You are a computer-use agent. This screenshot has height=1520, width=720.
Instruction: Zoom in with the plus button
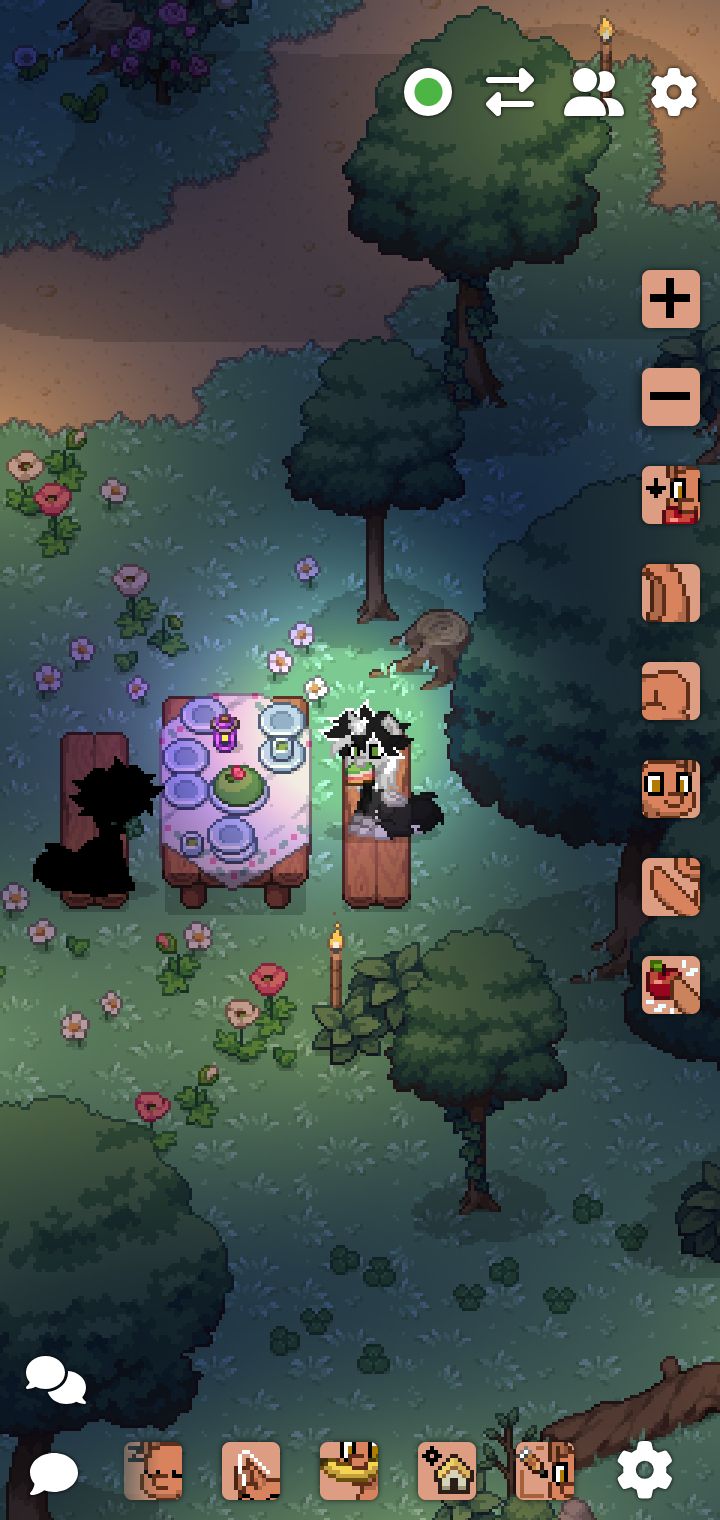click(670, 299)
